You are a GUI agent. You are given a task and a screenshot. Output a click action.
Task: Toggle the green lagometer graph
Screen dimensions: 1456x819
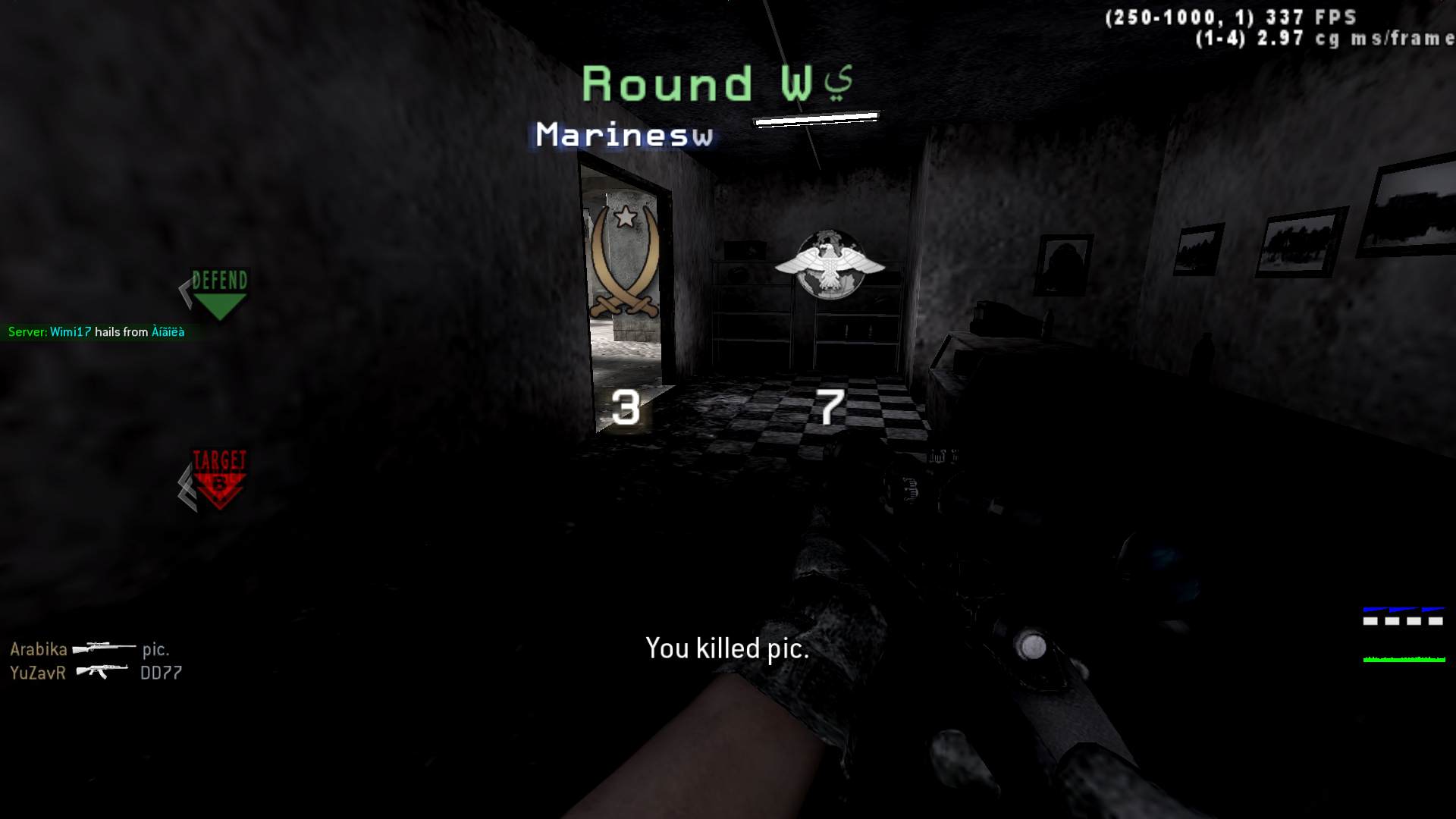coord(1403,660)
